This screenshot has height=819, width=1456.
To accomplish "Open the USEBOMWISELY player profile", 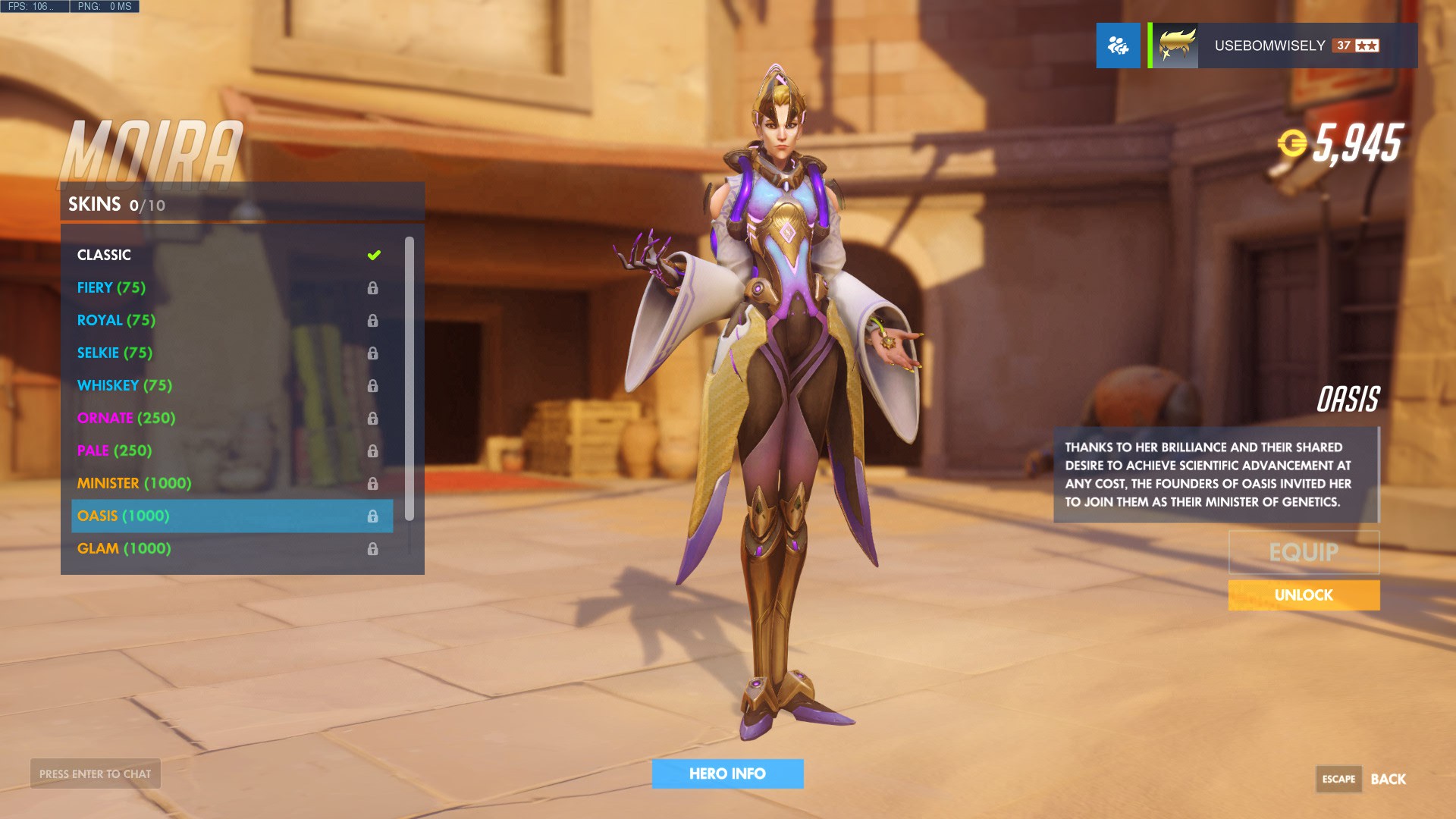I will pos(1282,45).
